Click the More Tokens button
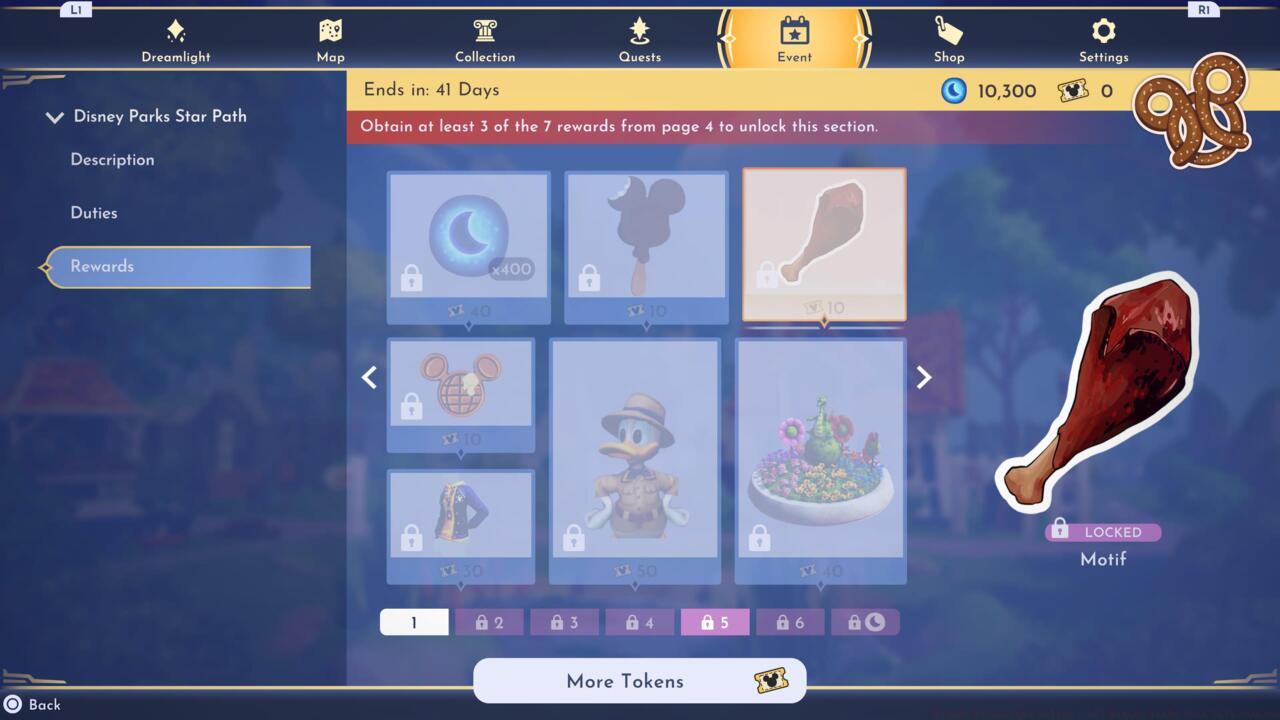1280x720 pixels. click(639, 681)
